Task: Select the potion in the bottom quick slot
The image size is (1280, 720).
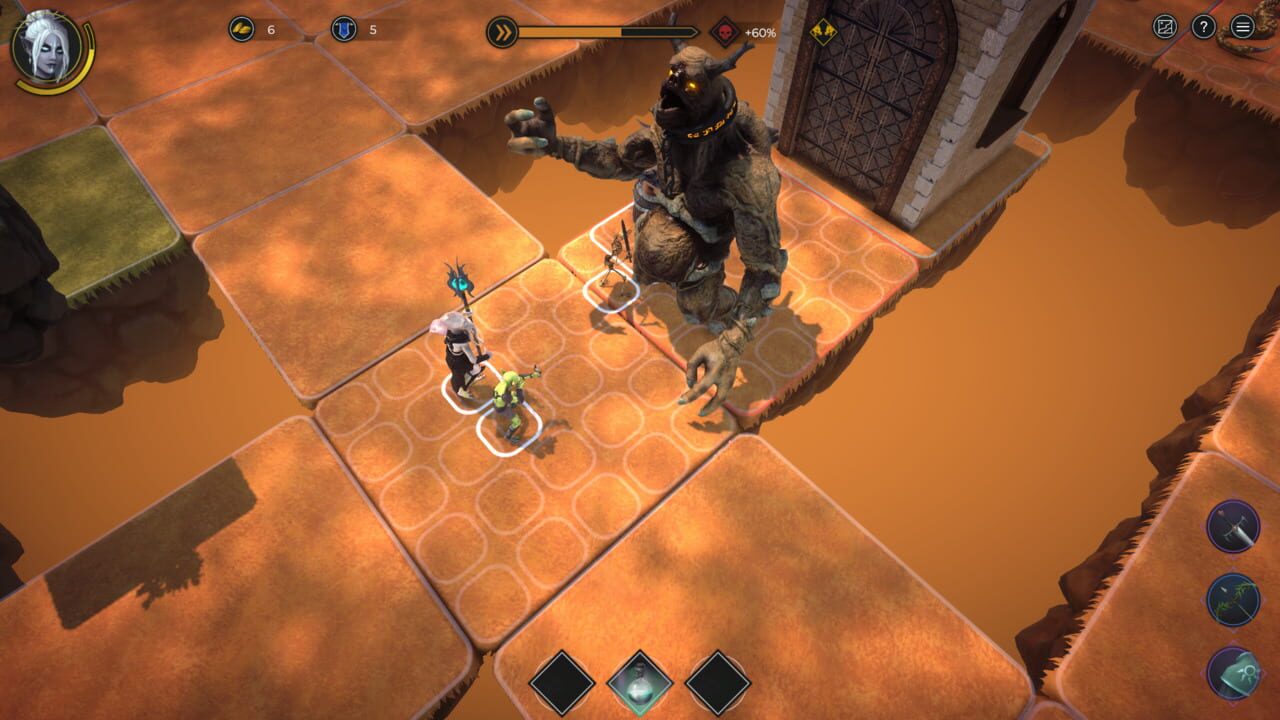Action: [640, 683]
